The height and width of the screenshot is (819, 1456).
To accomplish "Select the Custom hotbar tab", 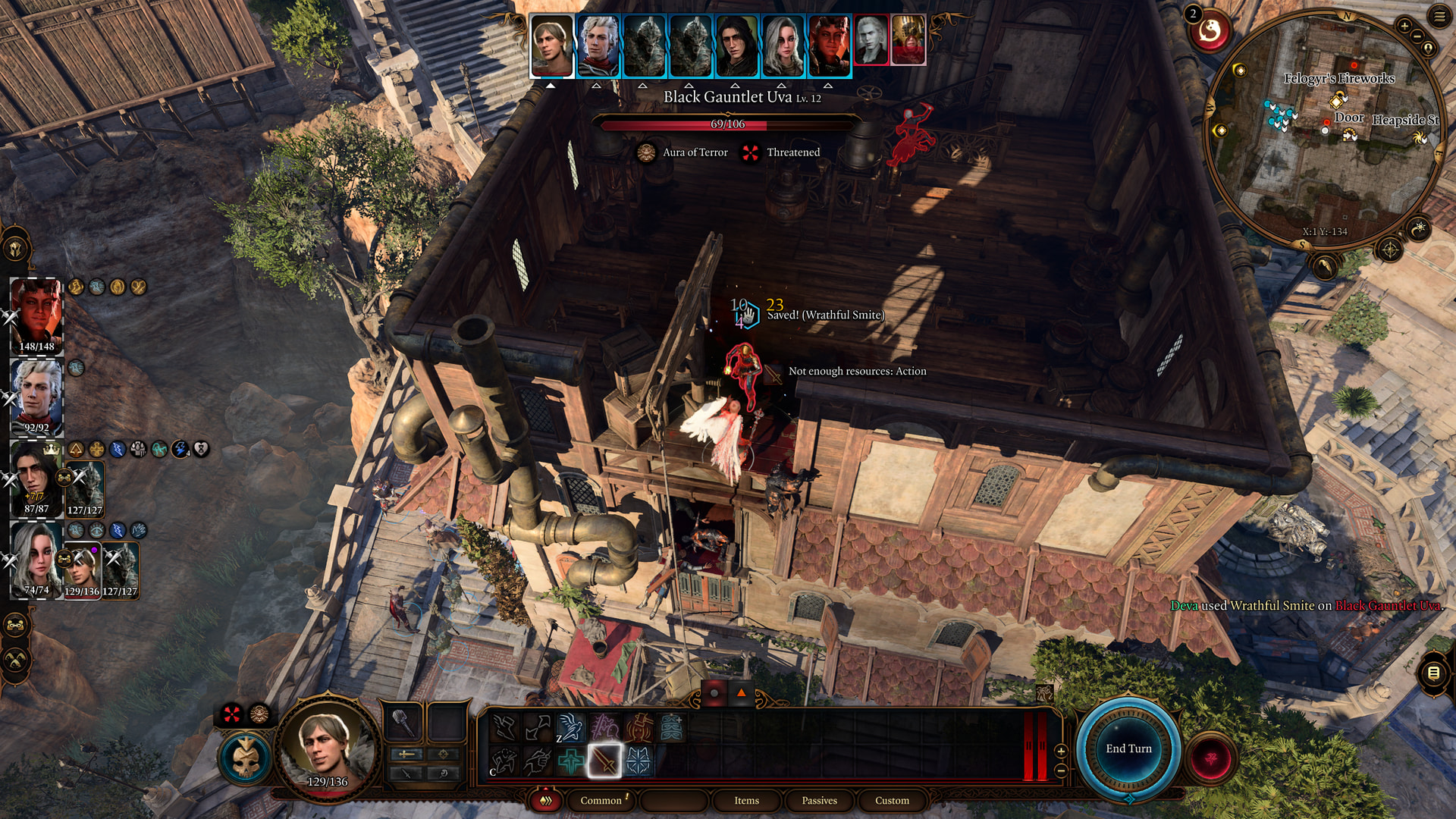I will coord(892,800).
